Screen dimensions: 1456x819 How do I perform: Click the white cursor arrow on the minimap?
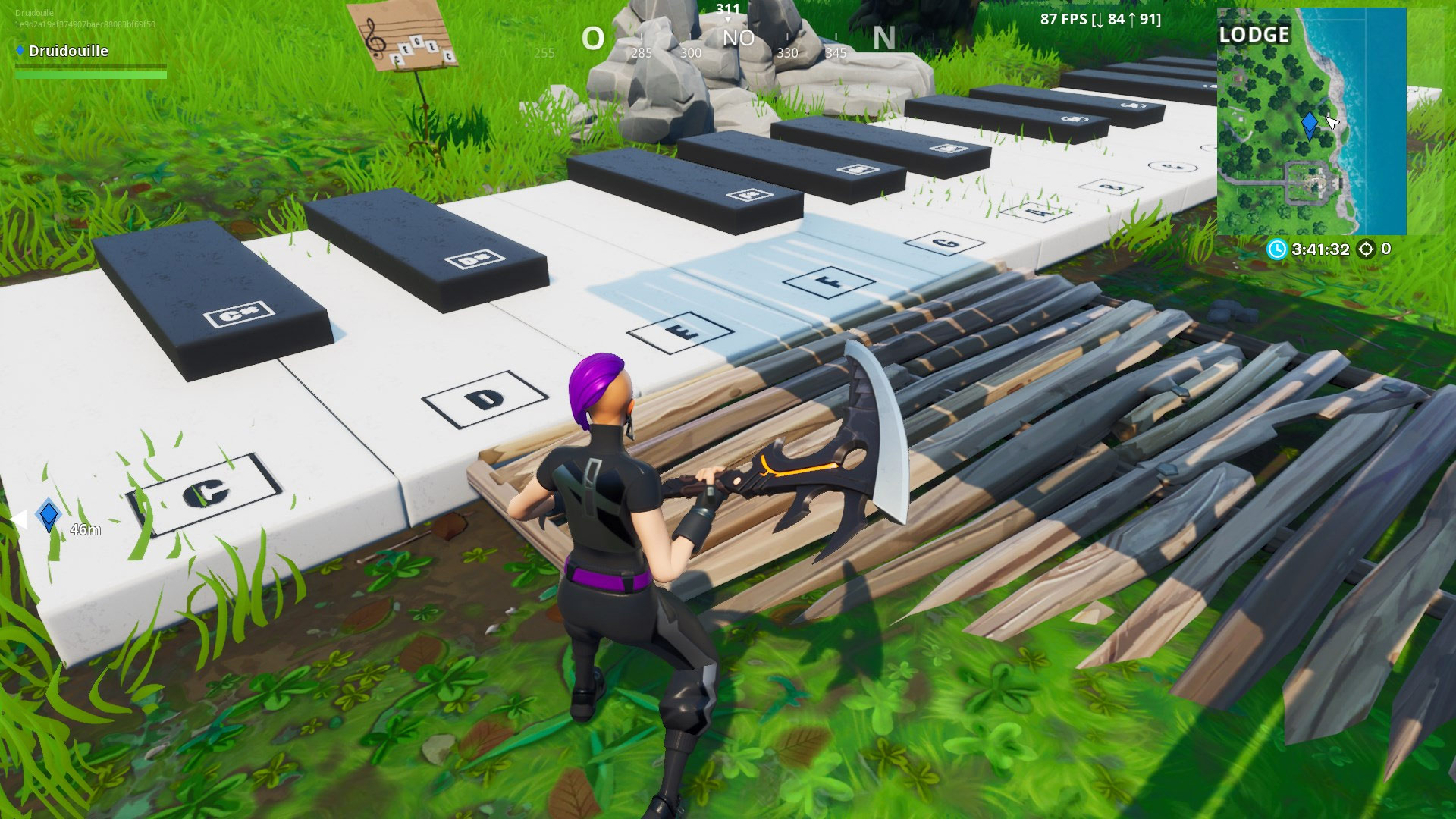click(1331, 121)
